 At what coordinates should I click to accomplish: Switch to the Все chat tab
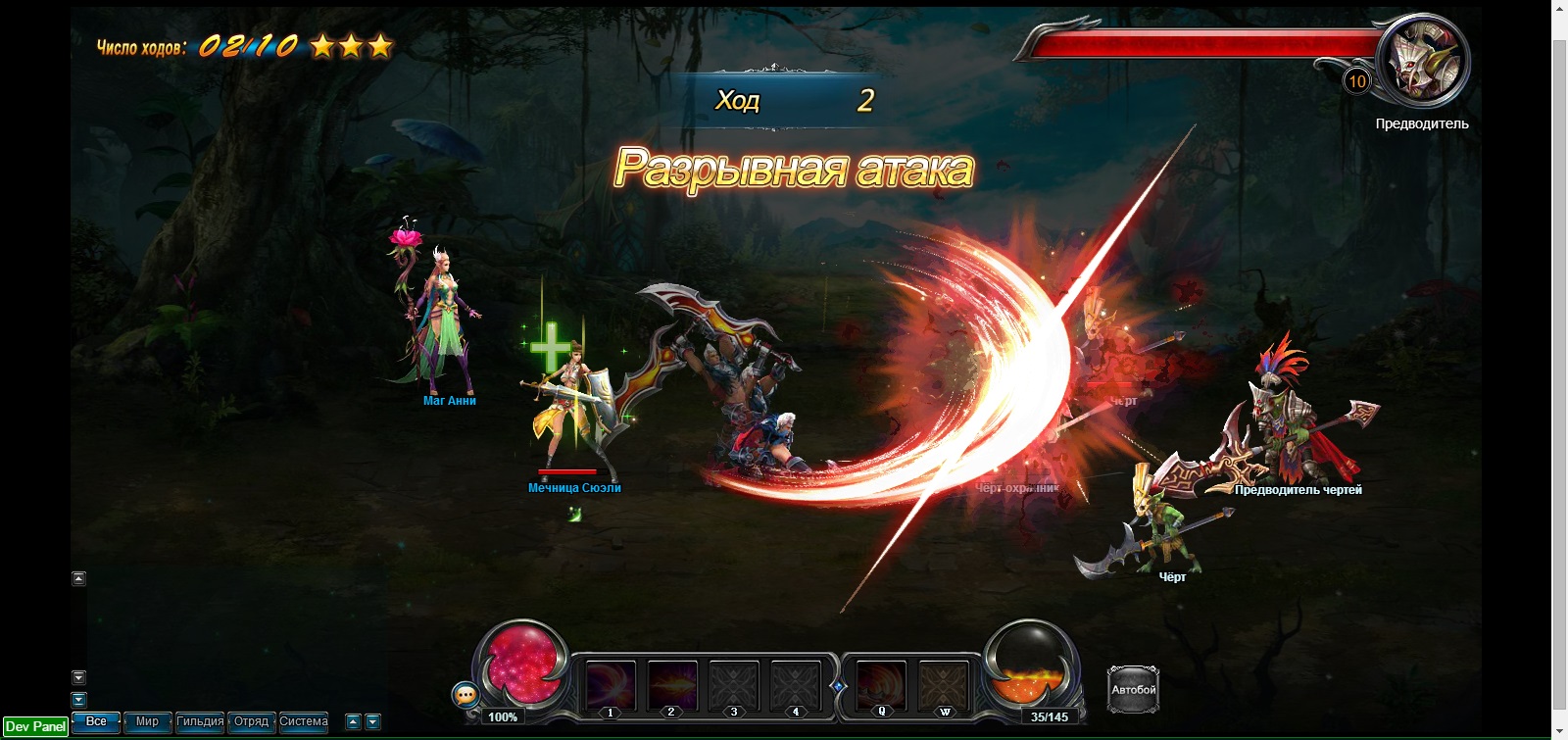pos(96,722)
